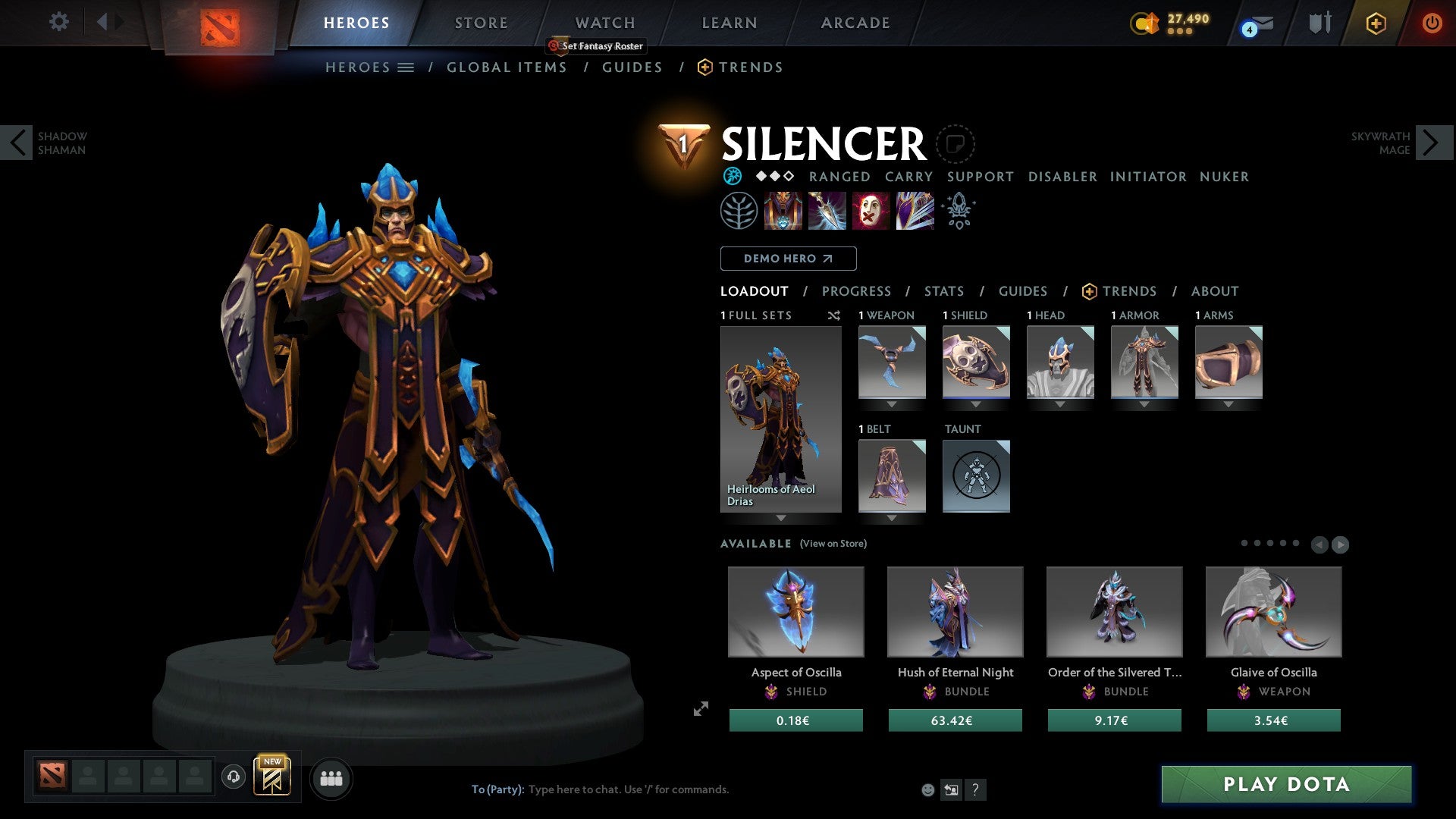Click the voice chat headset icon
This screenshot has height=819, width=1456.
click(233, 777)
